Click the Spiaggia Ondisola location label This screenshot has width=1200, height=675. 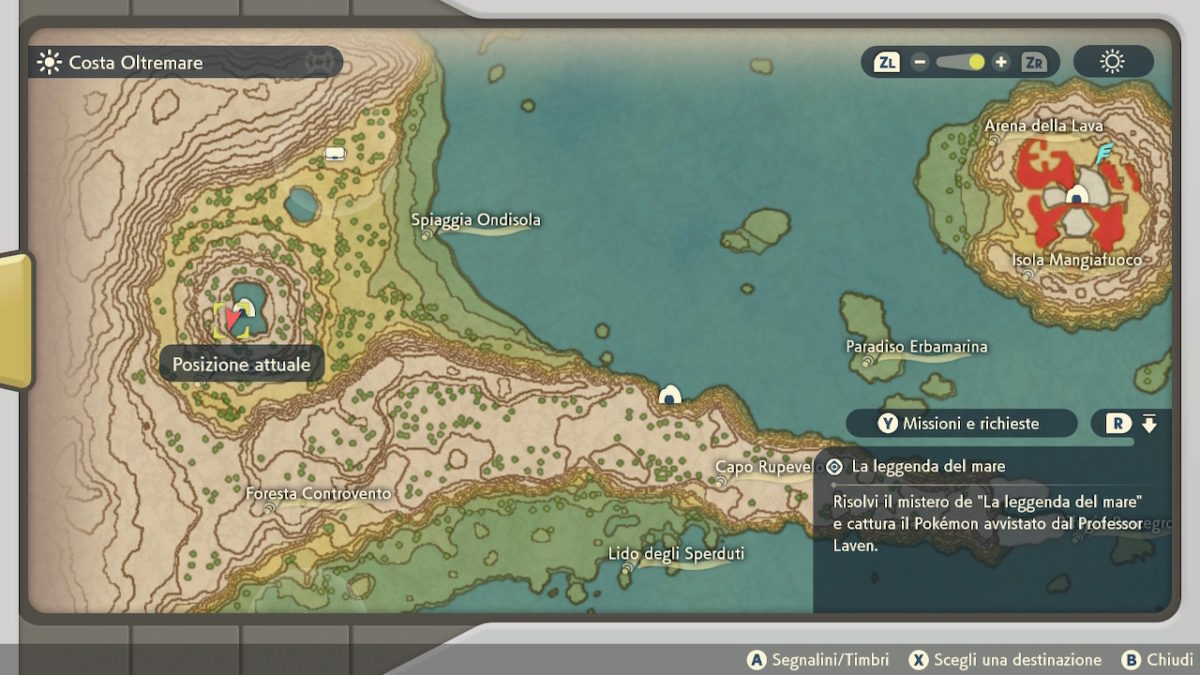[x=476, y=220]
